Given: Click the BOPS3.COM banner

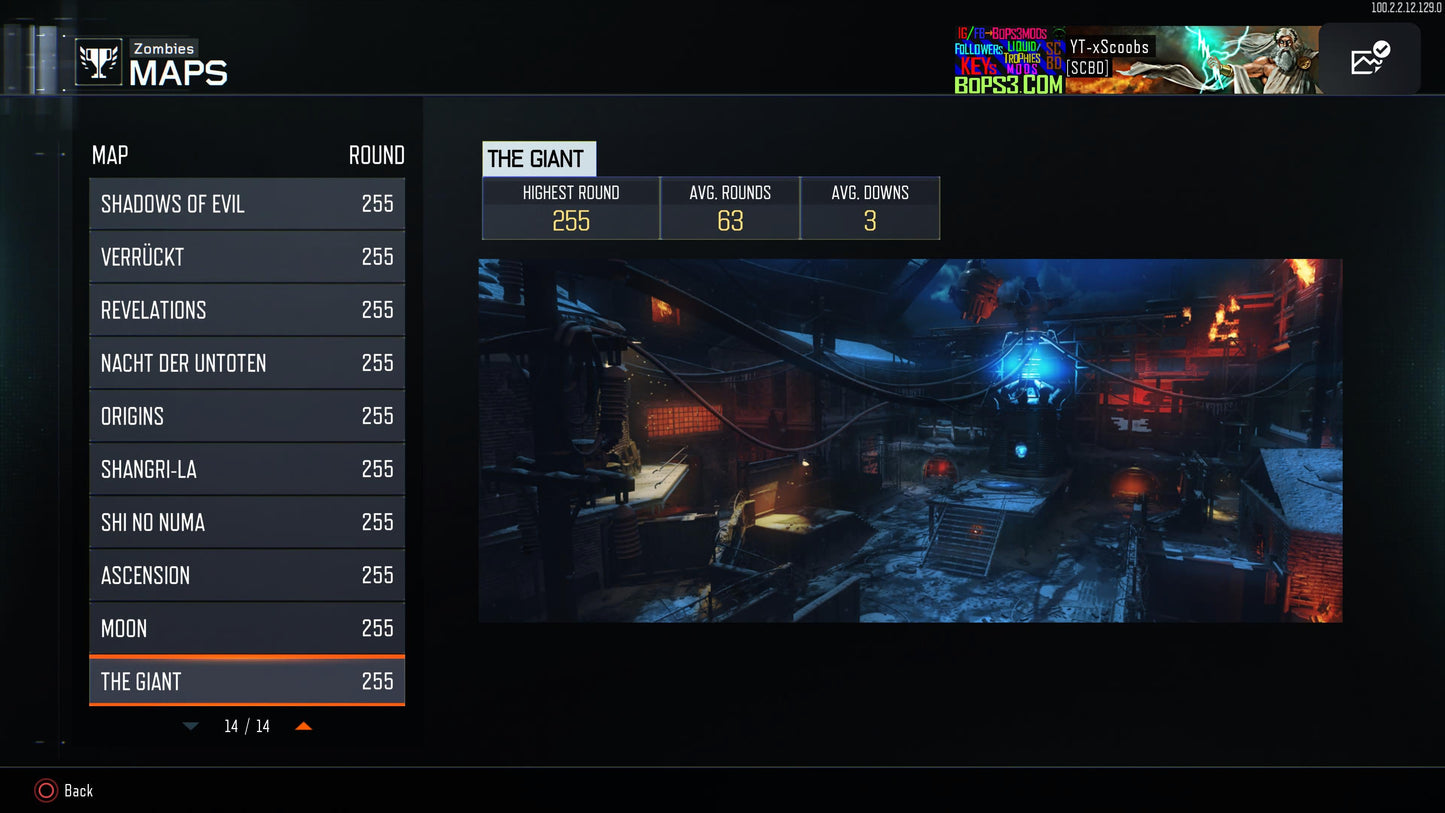Looking at the screenshot, I should [1010, 85].
